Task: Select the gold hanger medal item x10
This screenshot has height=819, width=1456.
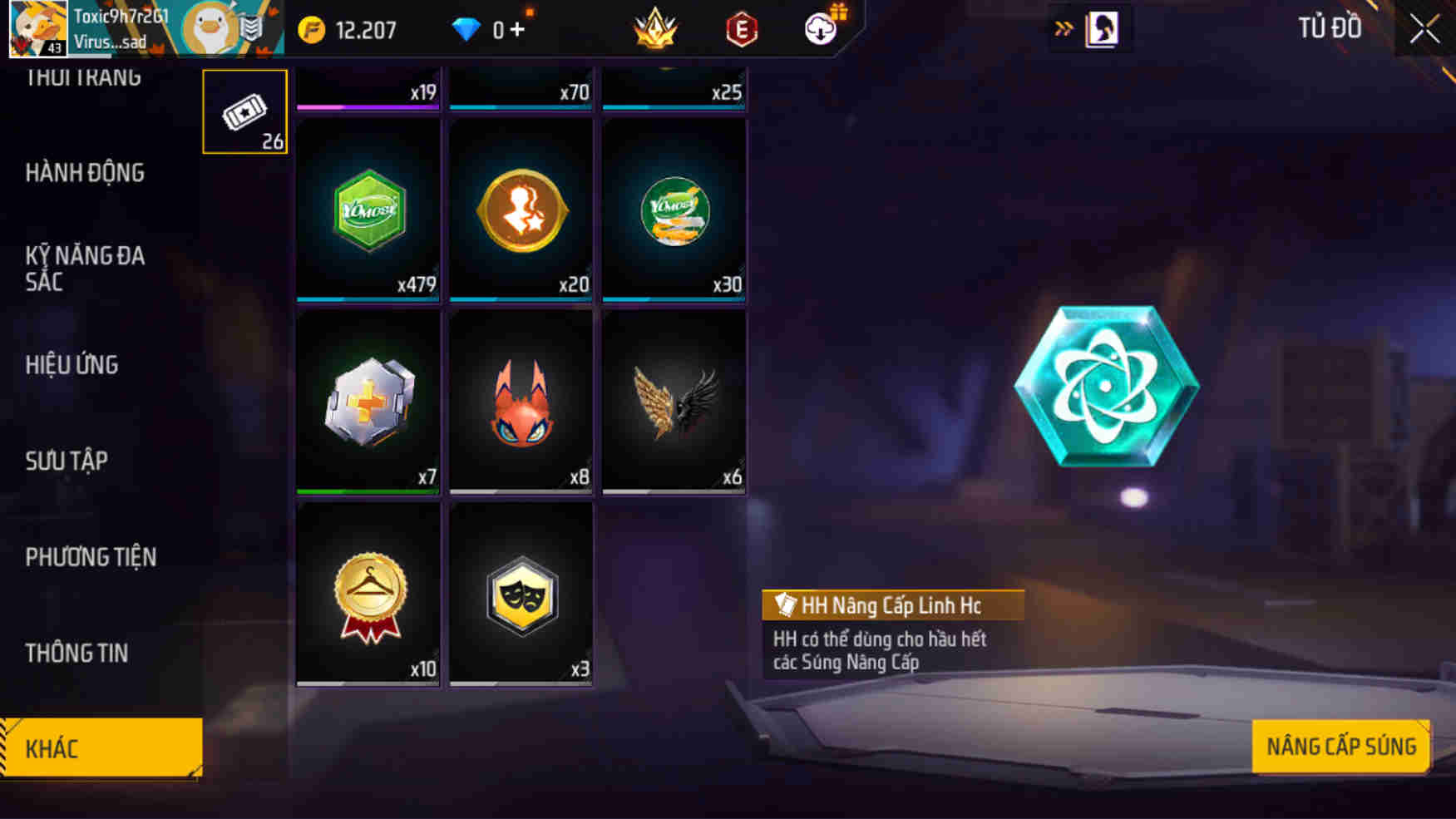Action: coord(367,595)
